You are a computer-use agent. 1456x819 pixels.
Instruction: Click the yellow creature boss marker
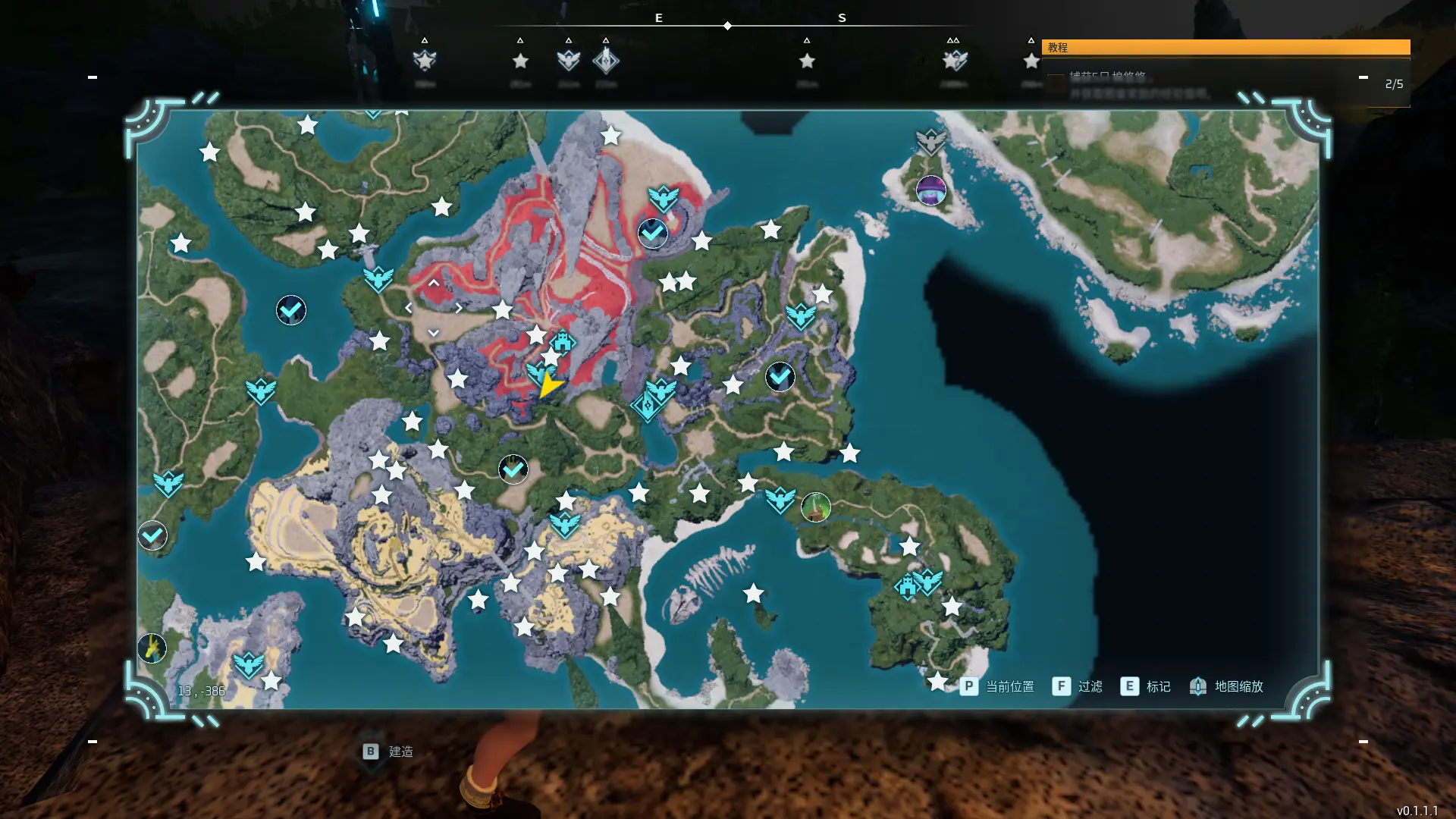(x=152, y=648)
